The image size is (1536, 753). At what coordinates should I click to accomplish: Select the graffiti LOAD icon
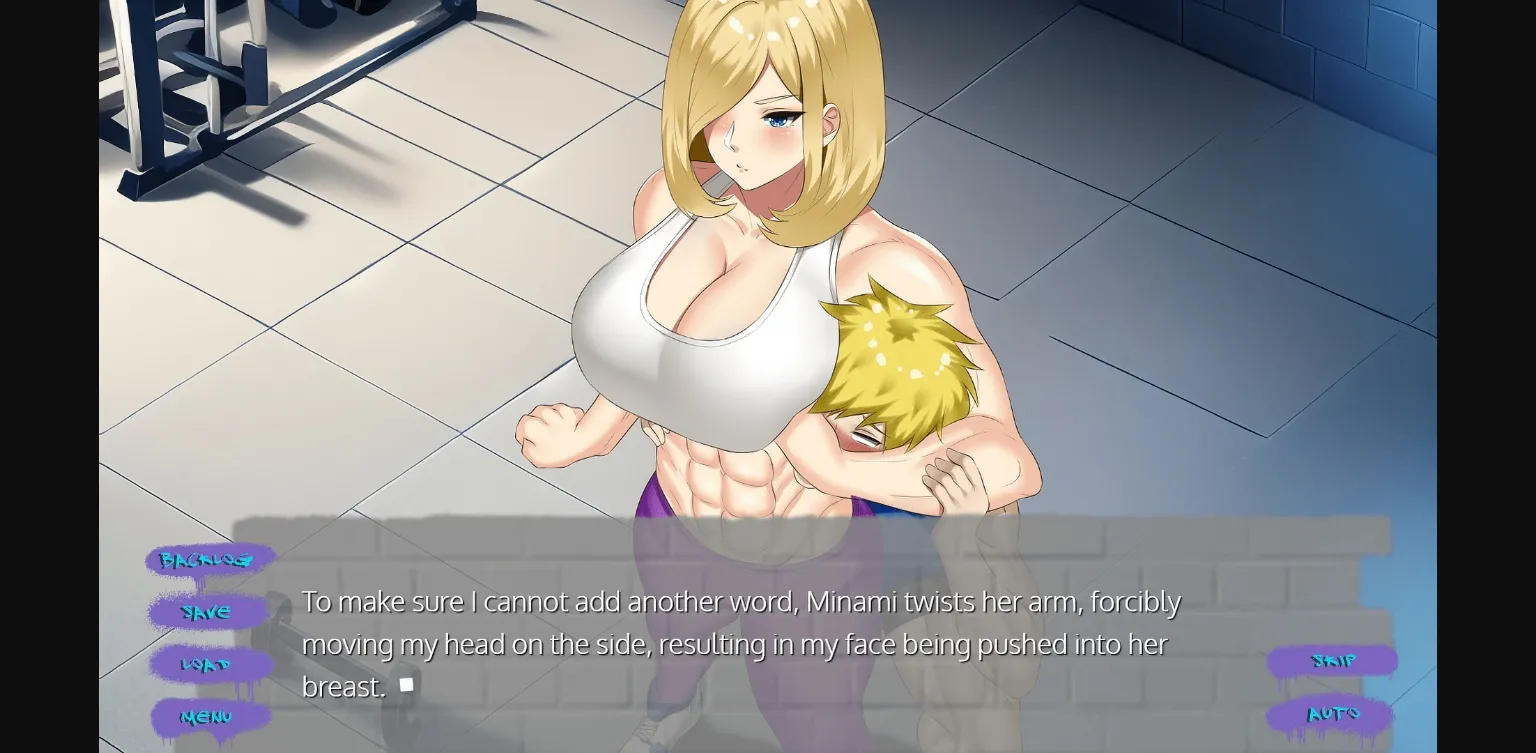click(208, 665)
